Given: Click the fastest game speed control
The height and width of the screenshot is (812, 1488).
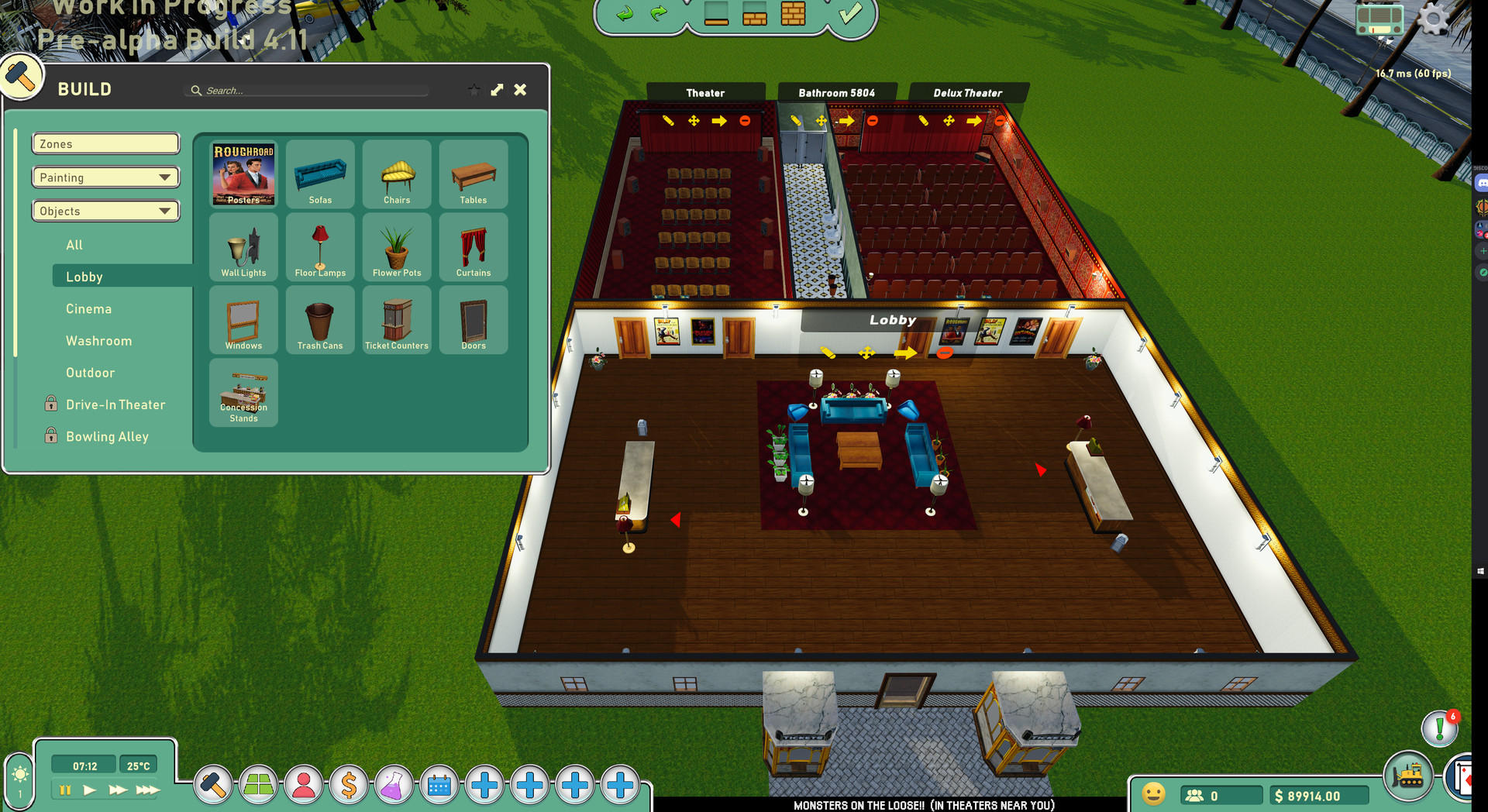Looking at the screenshot, I should click(x=146, y=789).
